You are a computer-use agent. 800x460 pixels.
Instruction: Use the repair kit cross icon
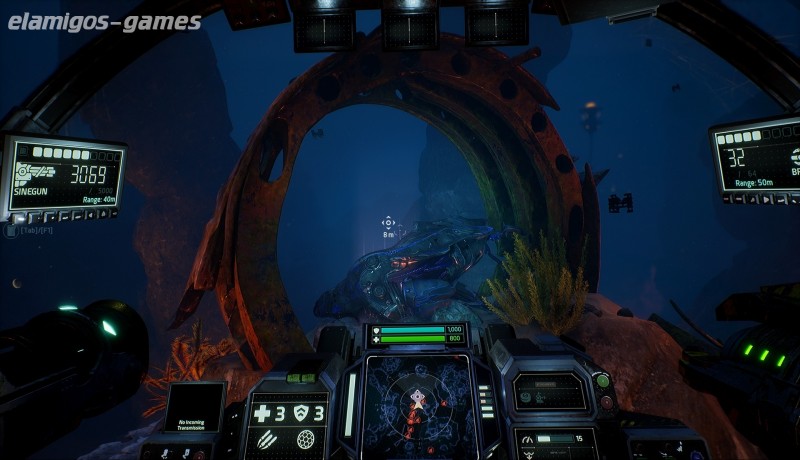[x=262, y=413]
